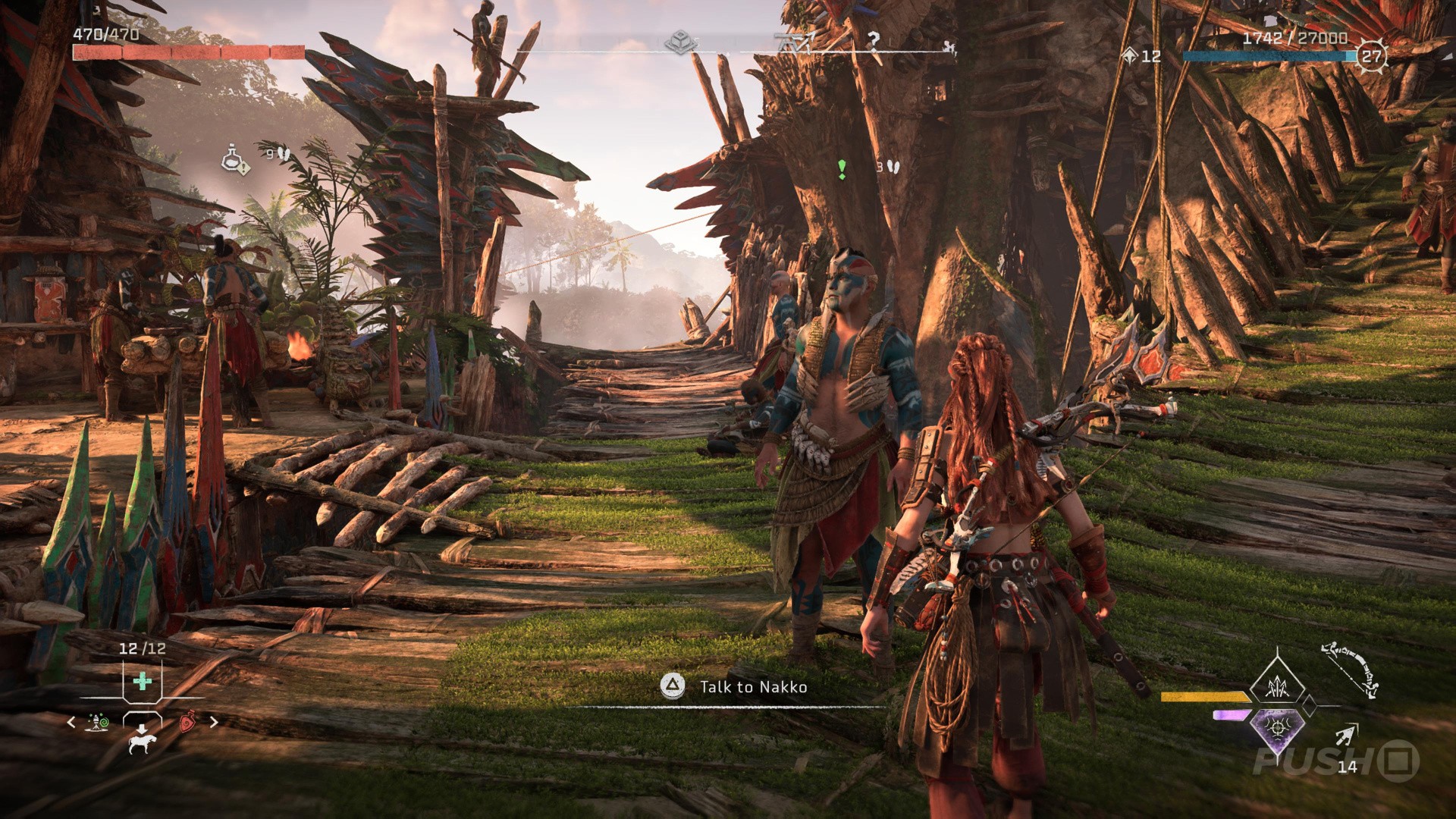
Task: Select the red health potion icon
Action: tap(187, 722)
